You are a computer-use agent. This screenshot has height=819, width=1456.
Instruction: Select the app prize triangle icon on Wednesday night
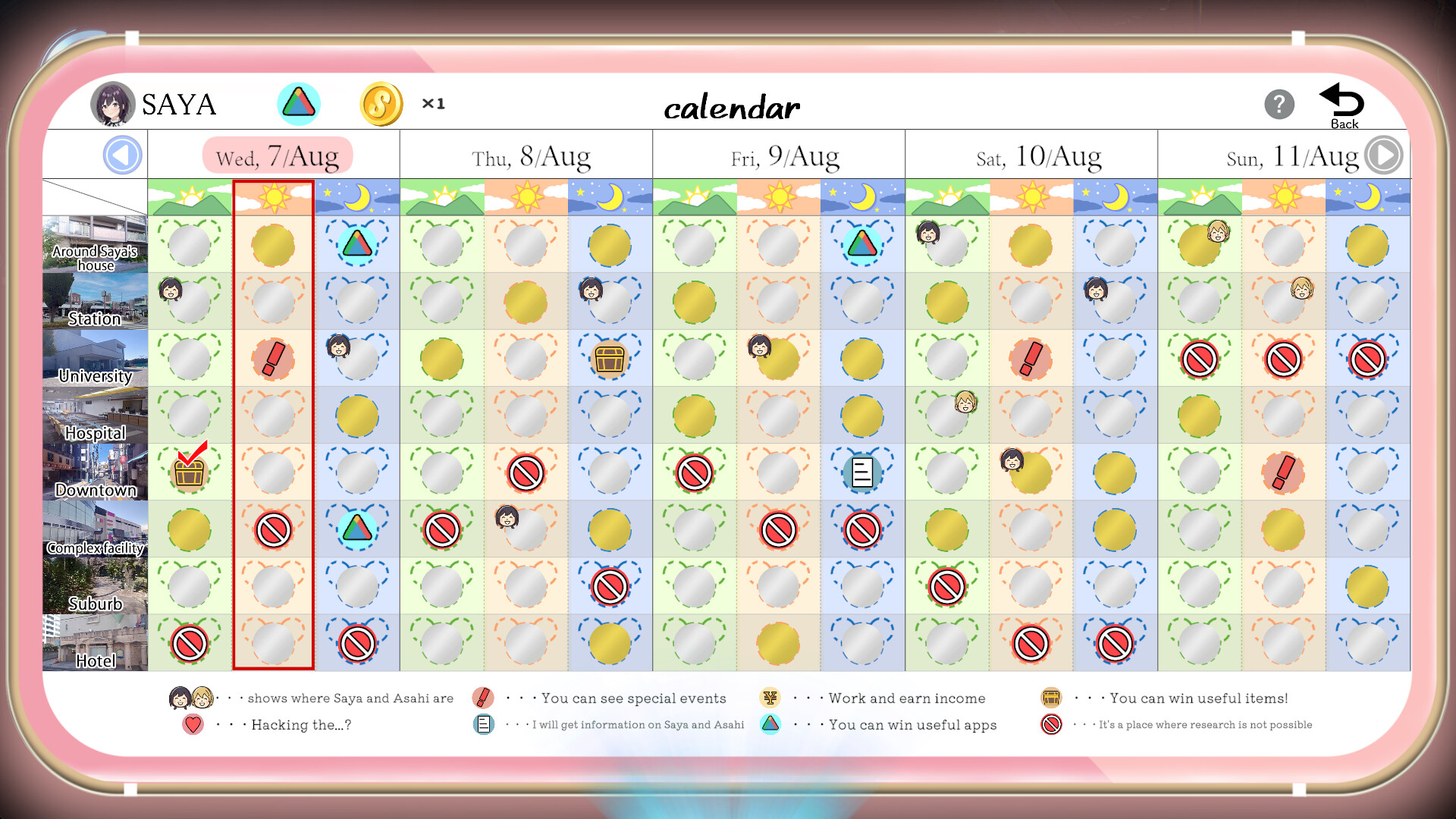(356, 244)
